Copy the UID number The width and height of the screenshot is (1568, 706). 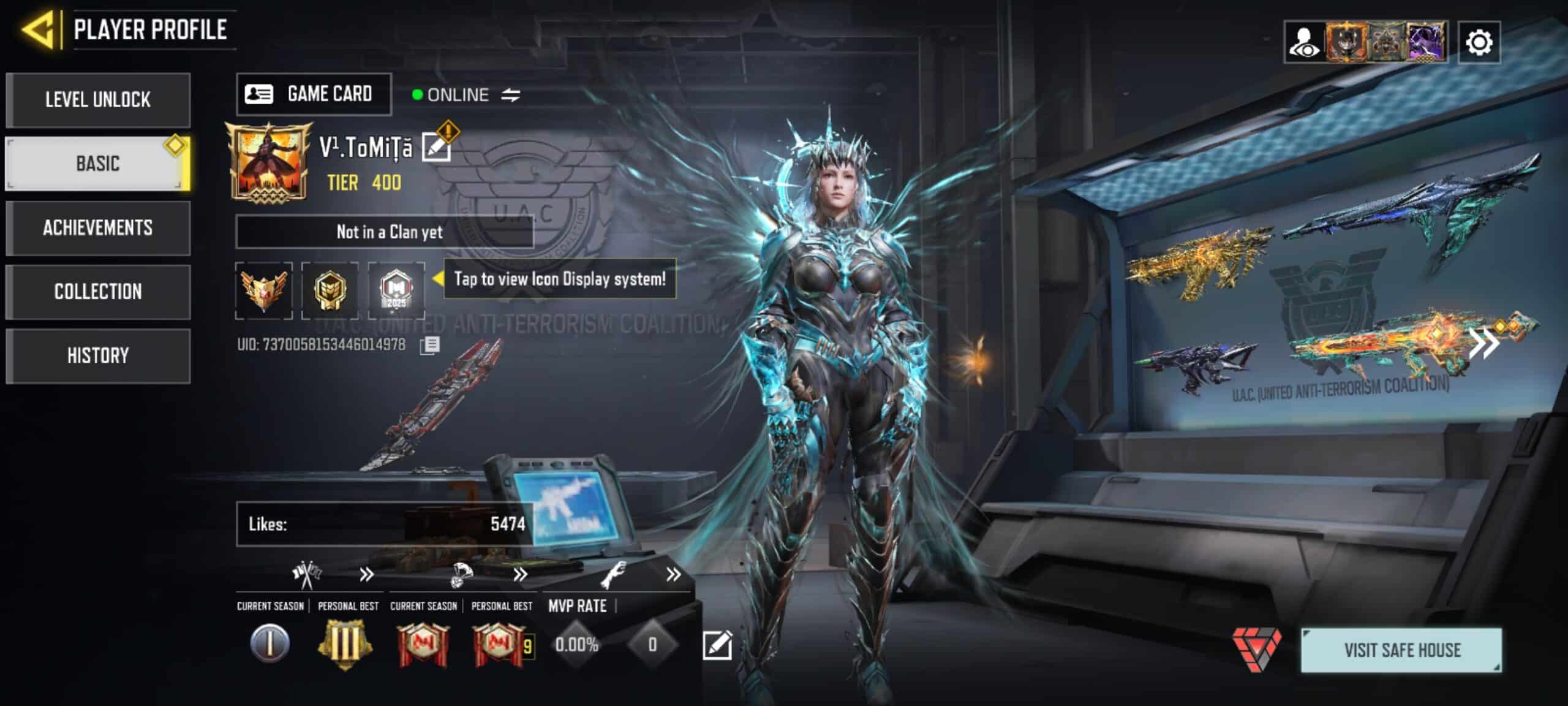[430, 346]
